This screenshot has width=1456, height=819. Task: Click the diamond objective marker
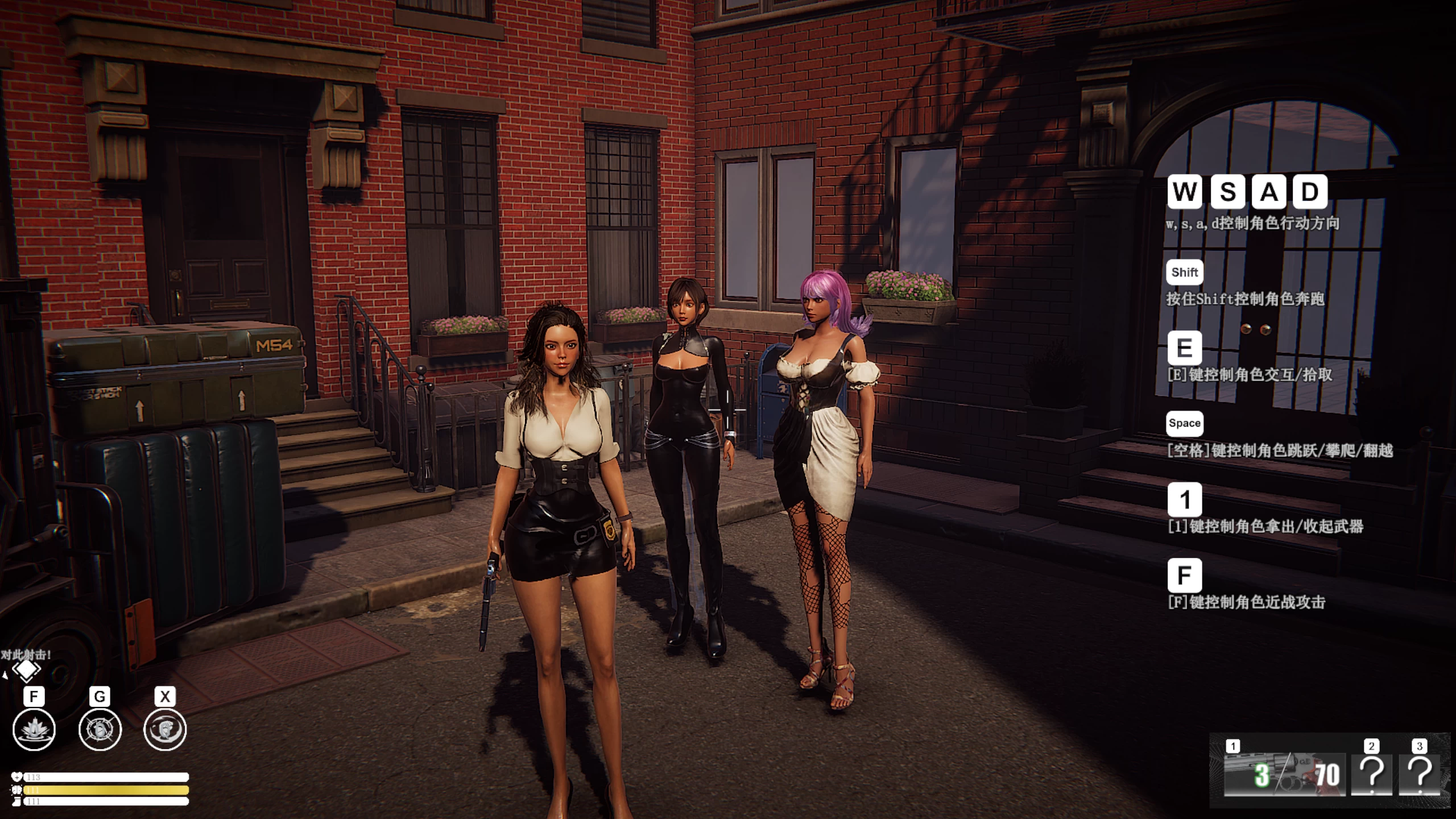point(26,671)
